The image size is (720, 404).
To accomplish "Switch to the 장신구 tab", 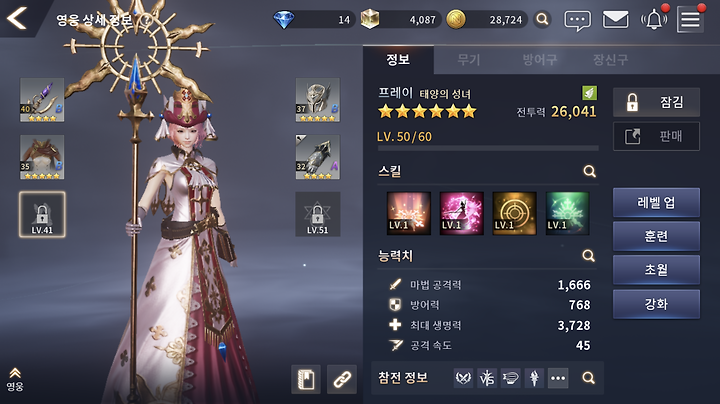I will point(609,60).
